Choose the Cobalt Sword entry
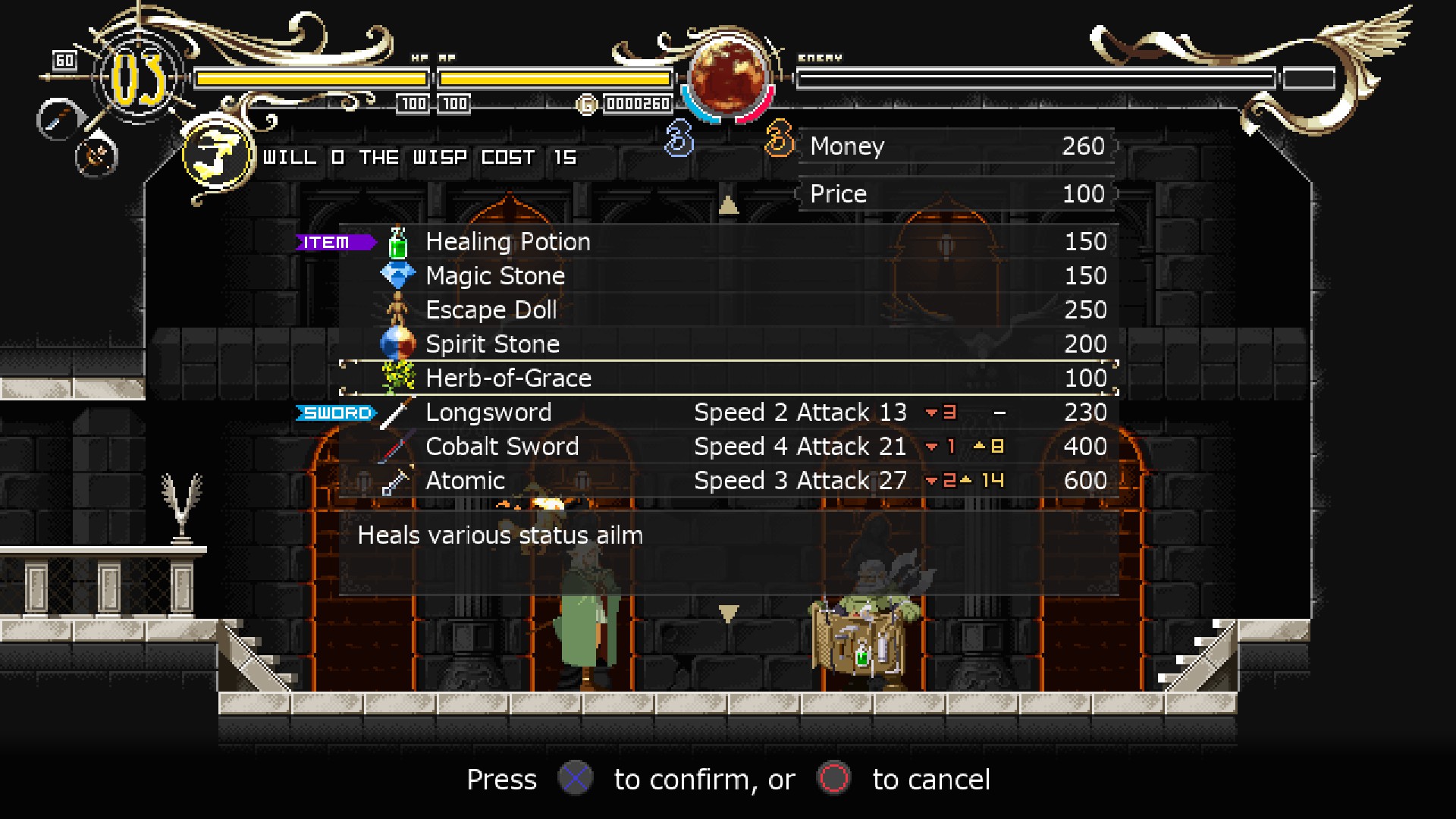 tap(501, 447)
